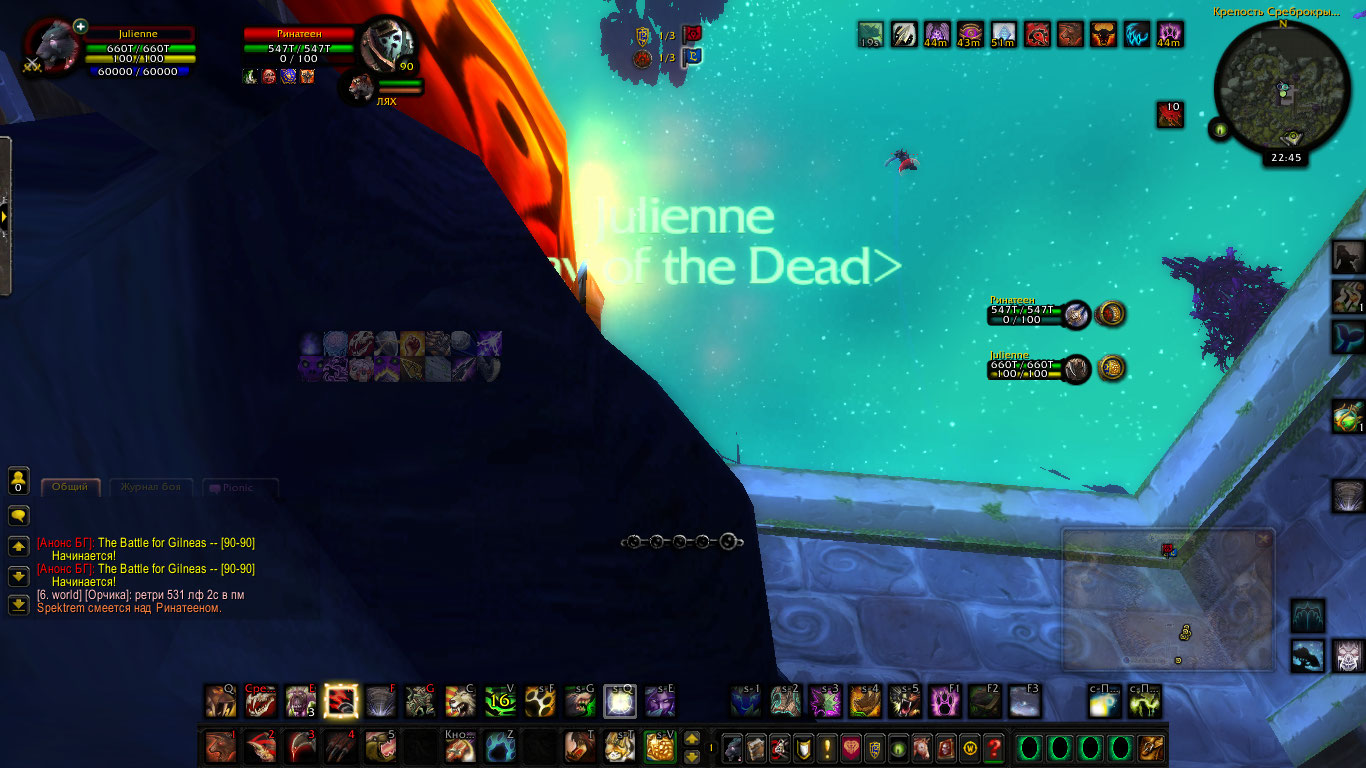Open the chat speech bubble menu button
Image resolution: width=1366 pixels, height=768 pixels.
(x=19, y=516)
